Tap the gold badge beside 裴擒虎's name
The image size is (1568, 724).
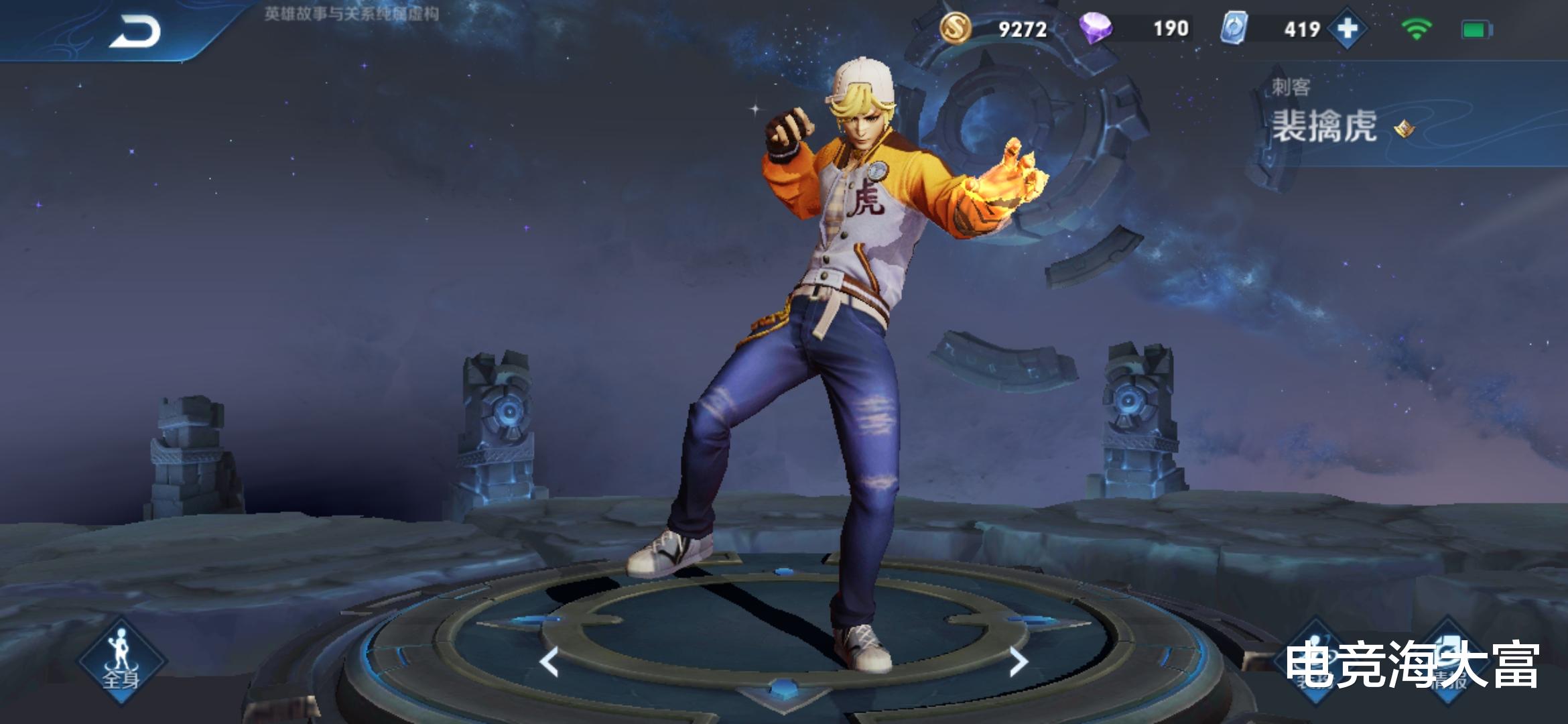pyautogui.click(x=1404, y=128)
